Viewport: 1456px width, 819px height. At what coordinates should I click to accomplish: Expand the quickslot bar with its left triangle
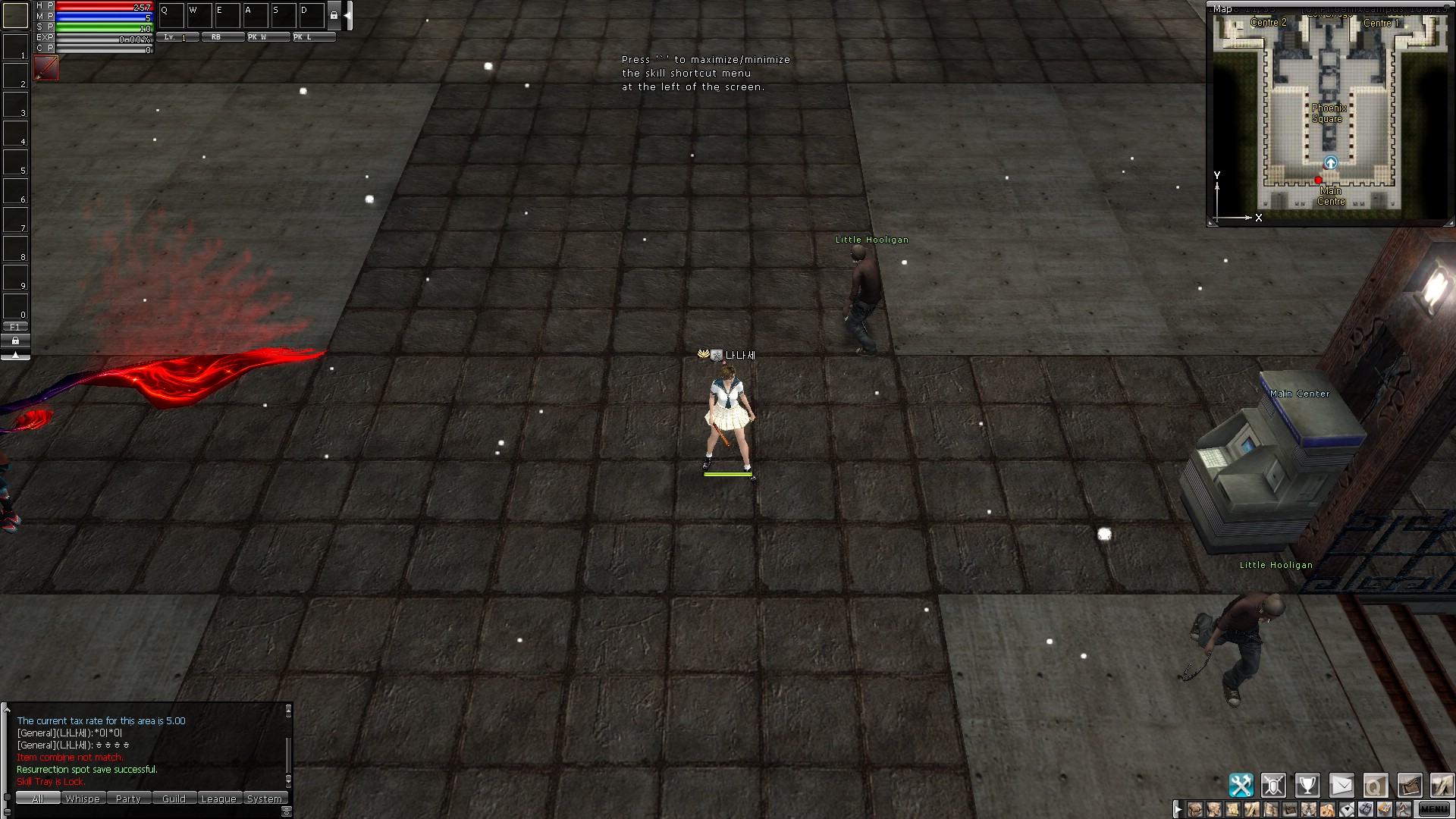coord(1178,808)
